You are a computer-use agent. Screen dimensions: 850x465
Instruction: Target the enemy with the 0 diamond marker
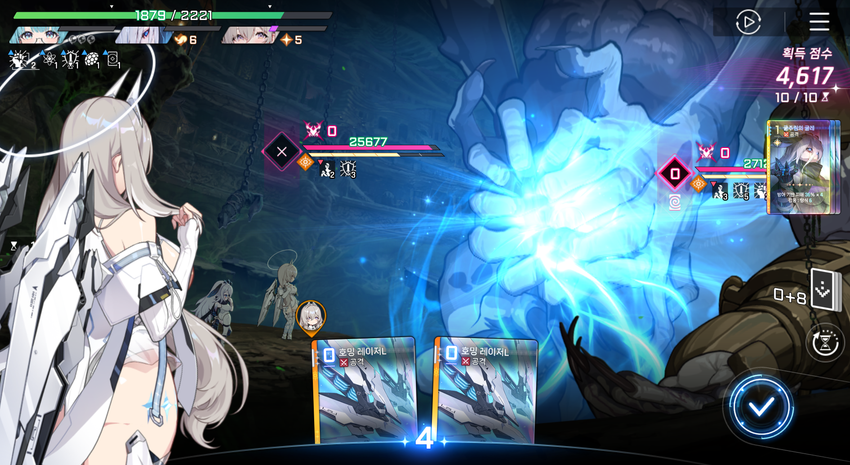click(675, 173)
